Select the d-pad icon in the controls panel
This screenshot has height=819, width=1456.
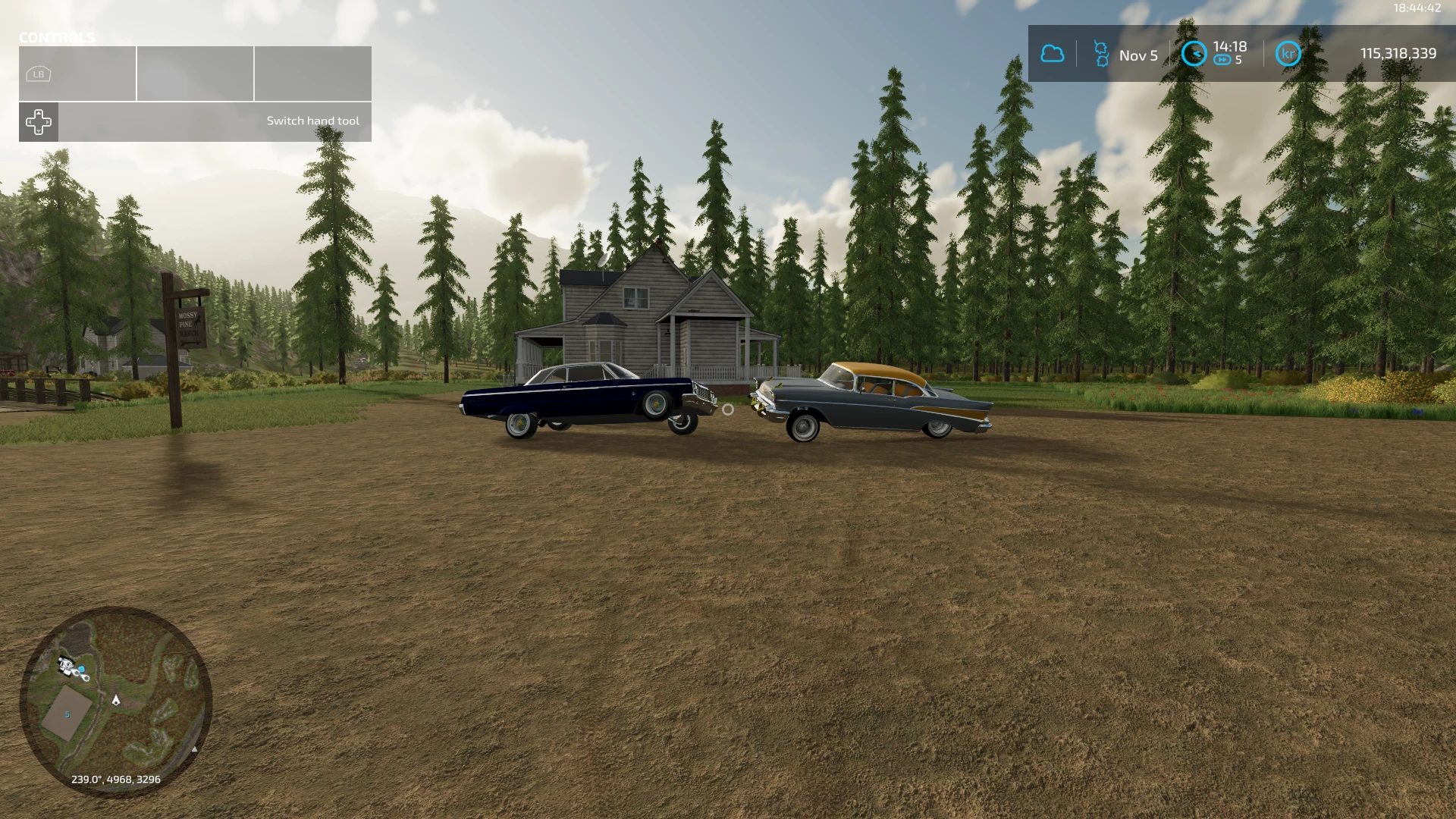click(38, 121)
